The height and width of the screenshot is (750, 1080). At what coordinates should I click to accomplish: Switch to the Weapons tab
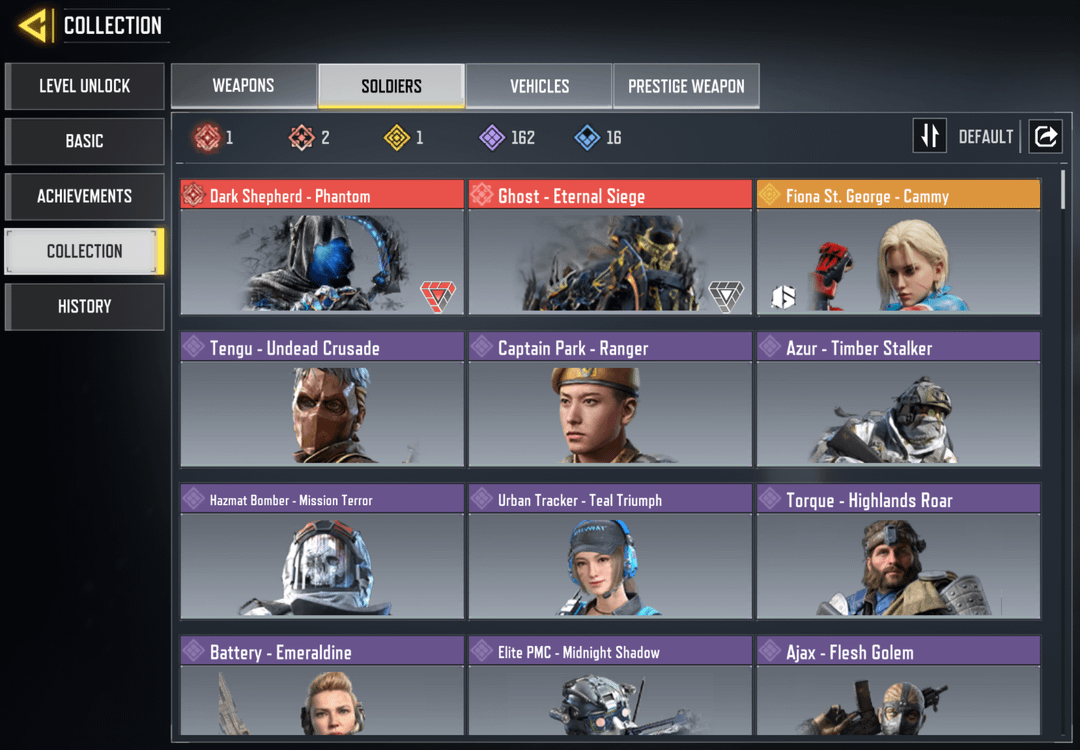click(x=243, y=86)
